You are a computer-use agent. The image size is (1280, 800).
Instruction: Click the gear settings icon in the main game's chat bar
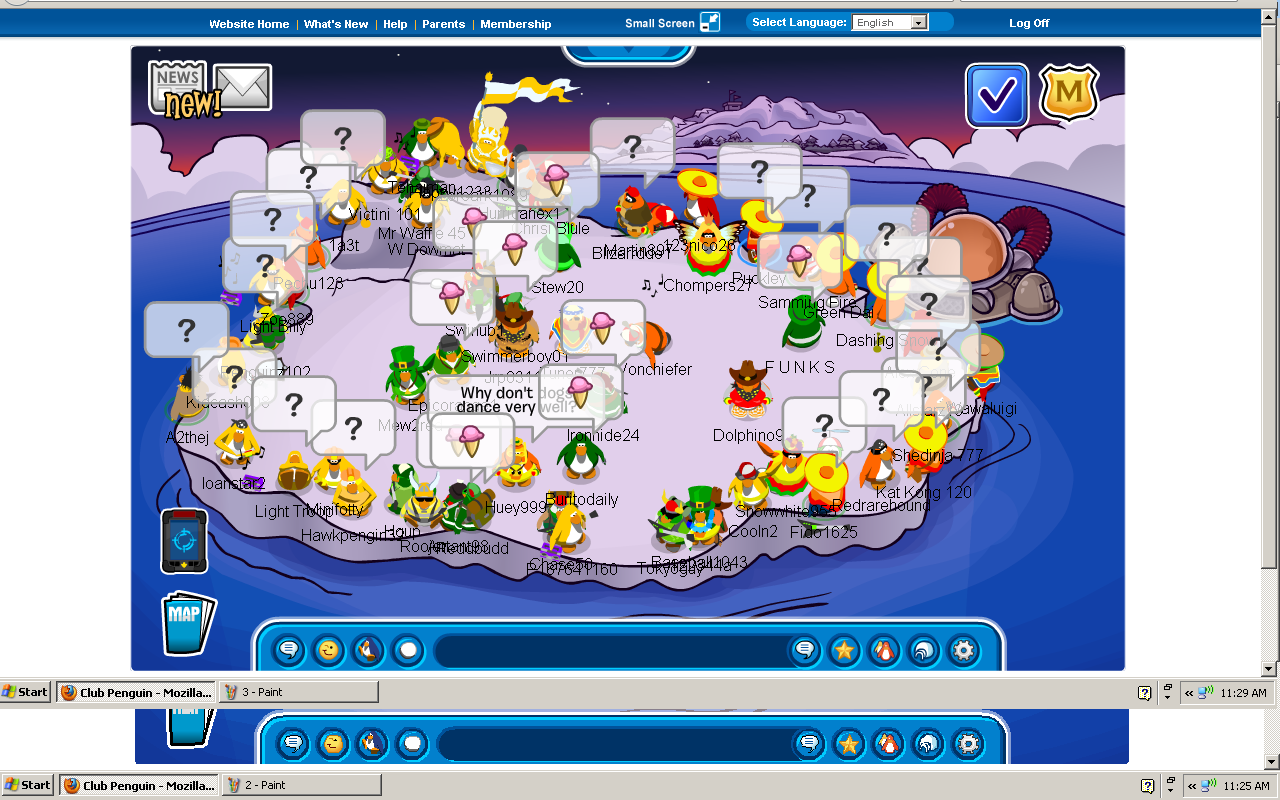point(963,651)
